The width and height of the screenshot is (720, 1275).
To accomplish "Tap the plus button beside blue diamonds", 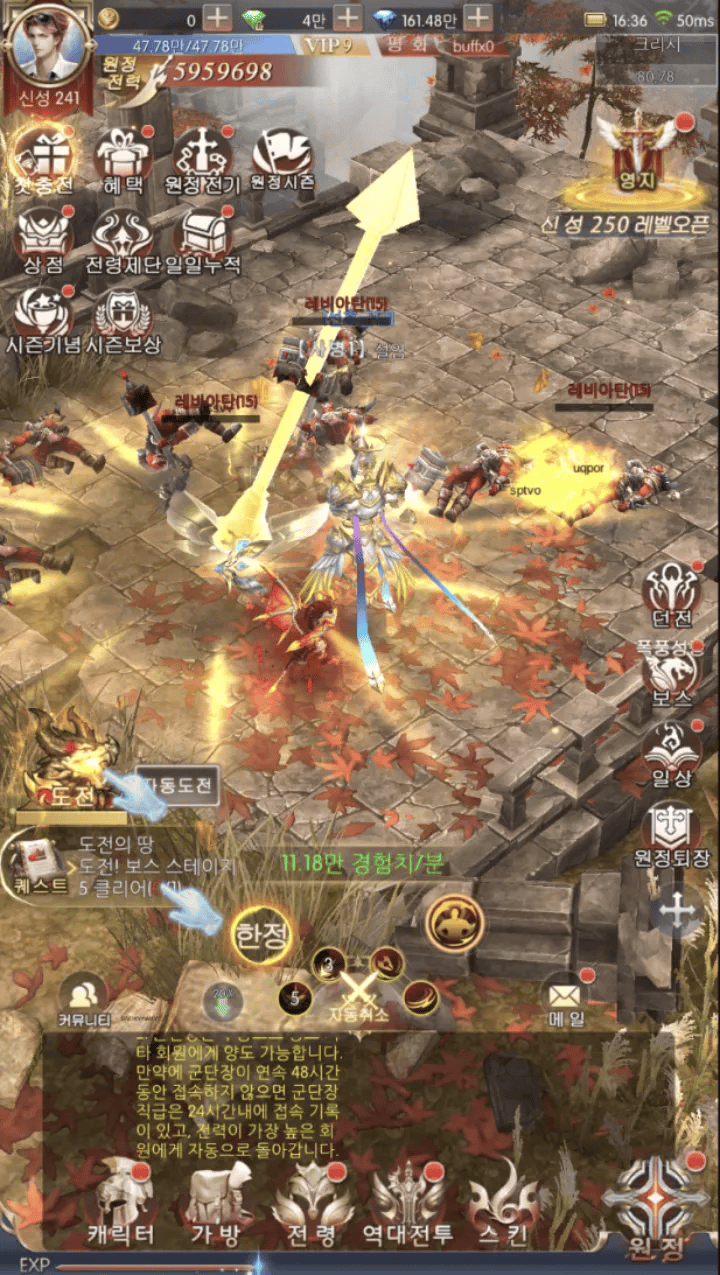I will tap(478, 18).
